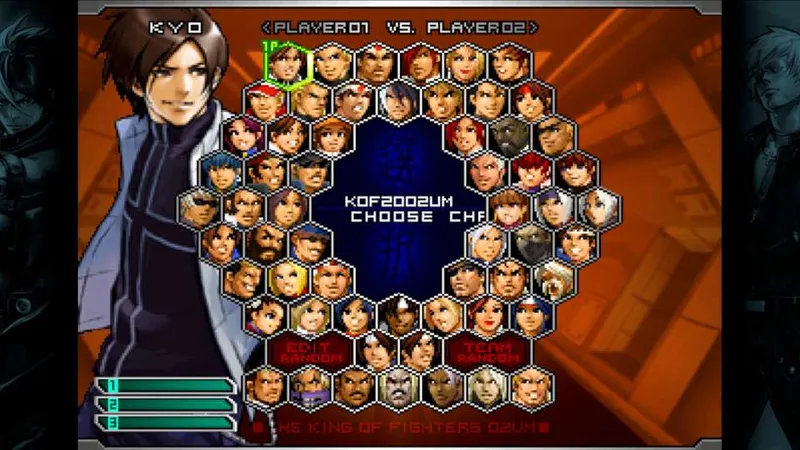Pick Daimon with the red-marked headband
800x450 pixels.
375,62
